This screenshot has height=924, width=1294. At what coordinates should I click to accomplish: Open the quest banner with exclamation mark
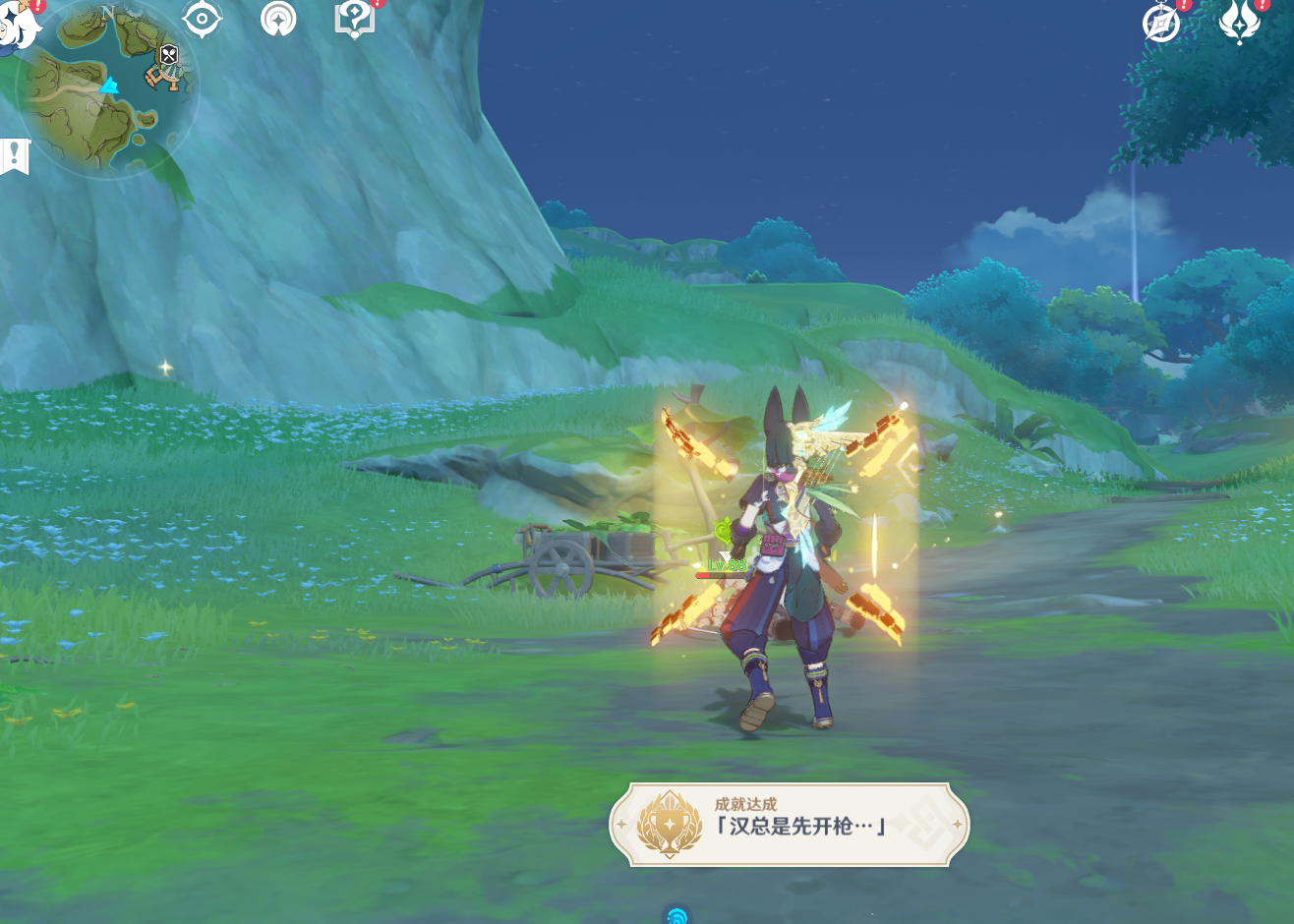(16, 155)
